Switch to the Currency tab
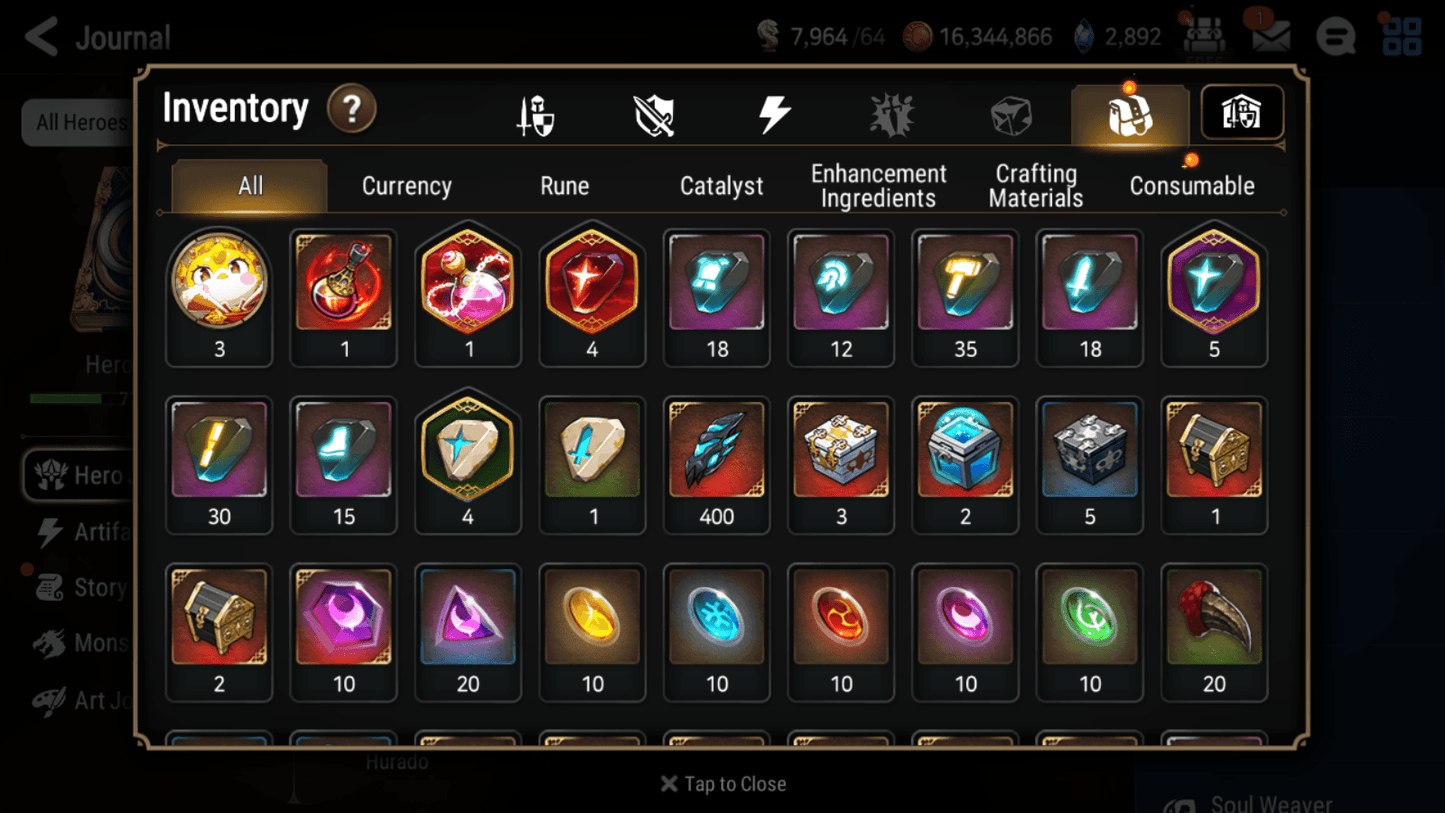The height and width of the screenshot is (813, 1445). 406,185
